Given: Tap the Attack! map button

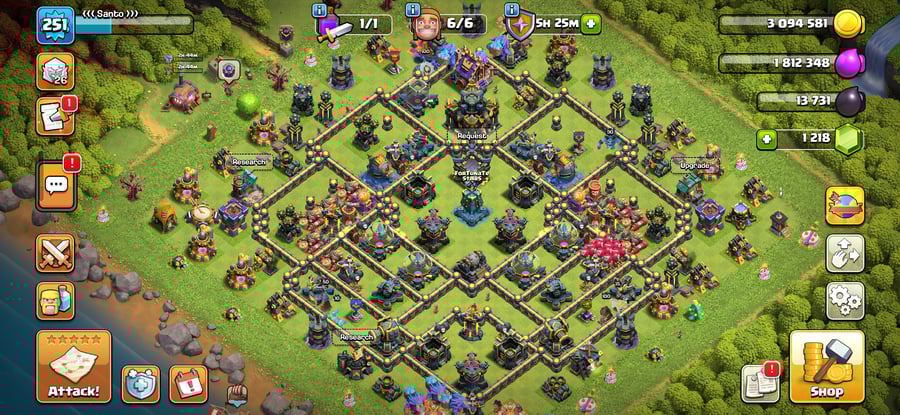Looking at the screenshot, I should 73,366.
